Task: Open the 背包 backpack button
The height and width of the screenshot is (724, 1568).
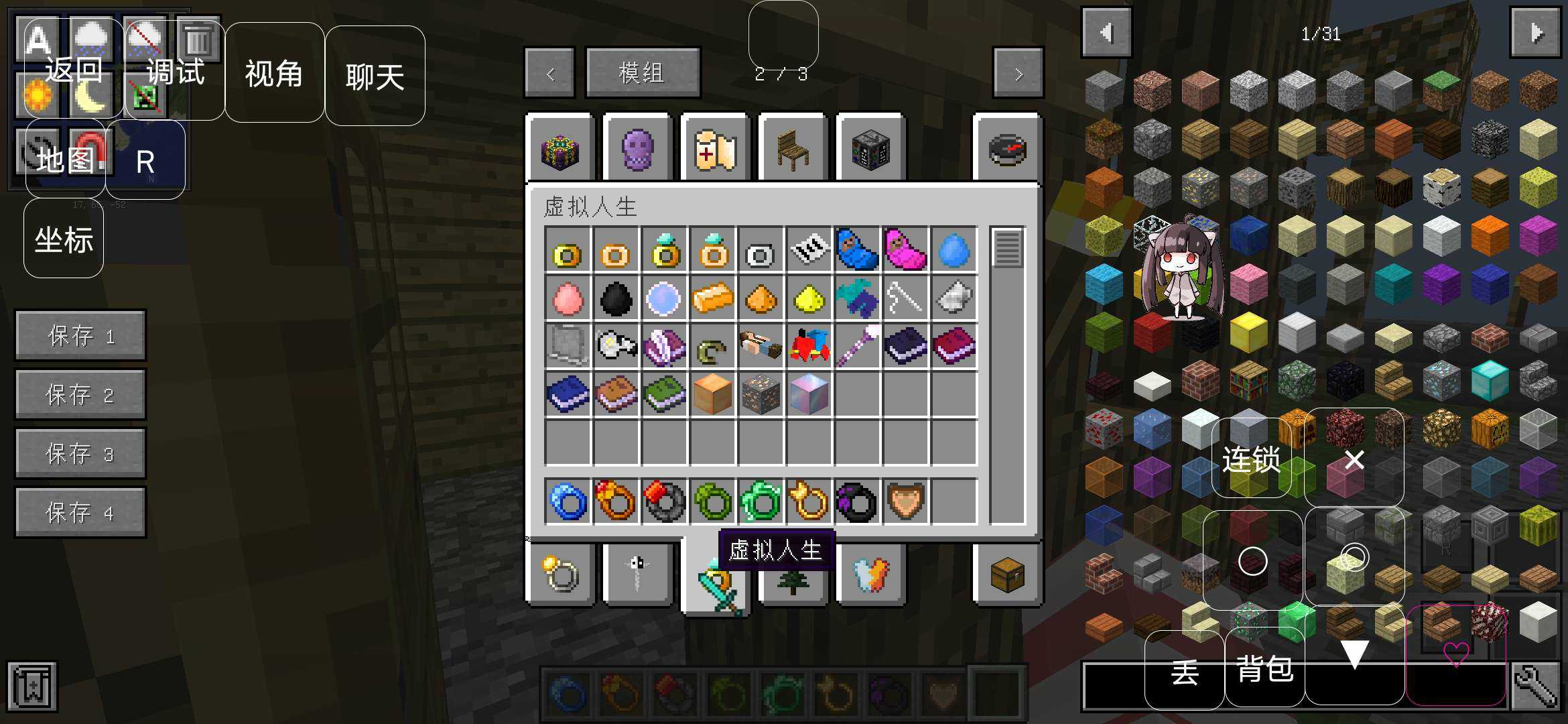Action: (1264, 668)
